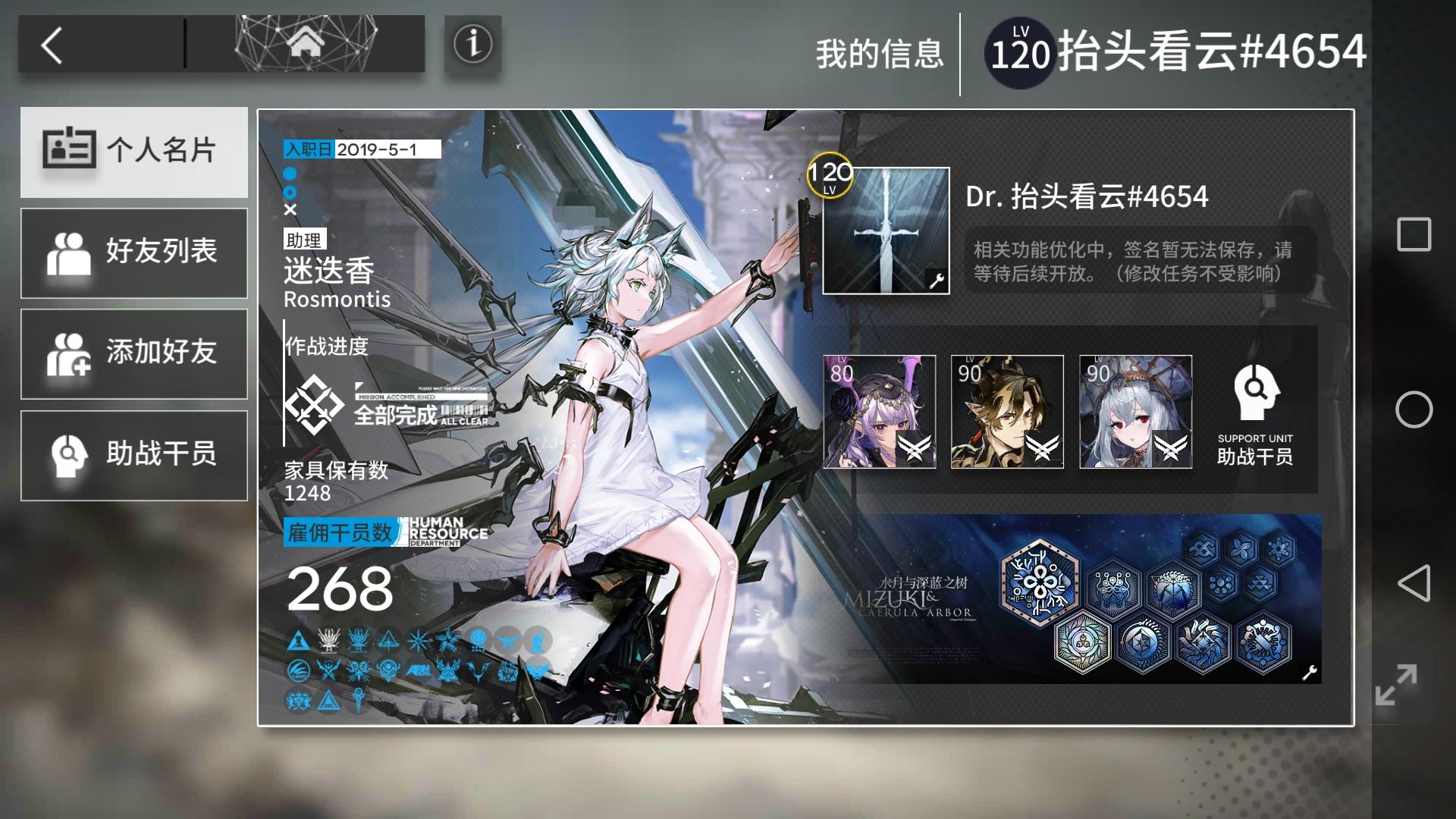The height and width of the screenshot is (819, 1456).
Task: Select the level 80 support operator portrait
Action: [880, 412]
